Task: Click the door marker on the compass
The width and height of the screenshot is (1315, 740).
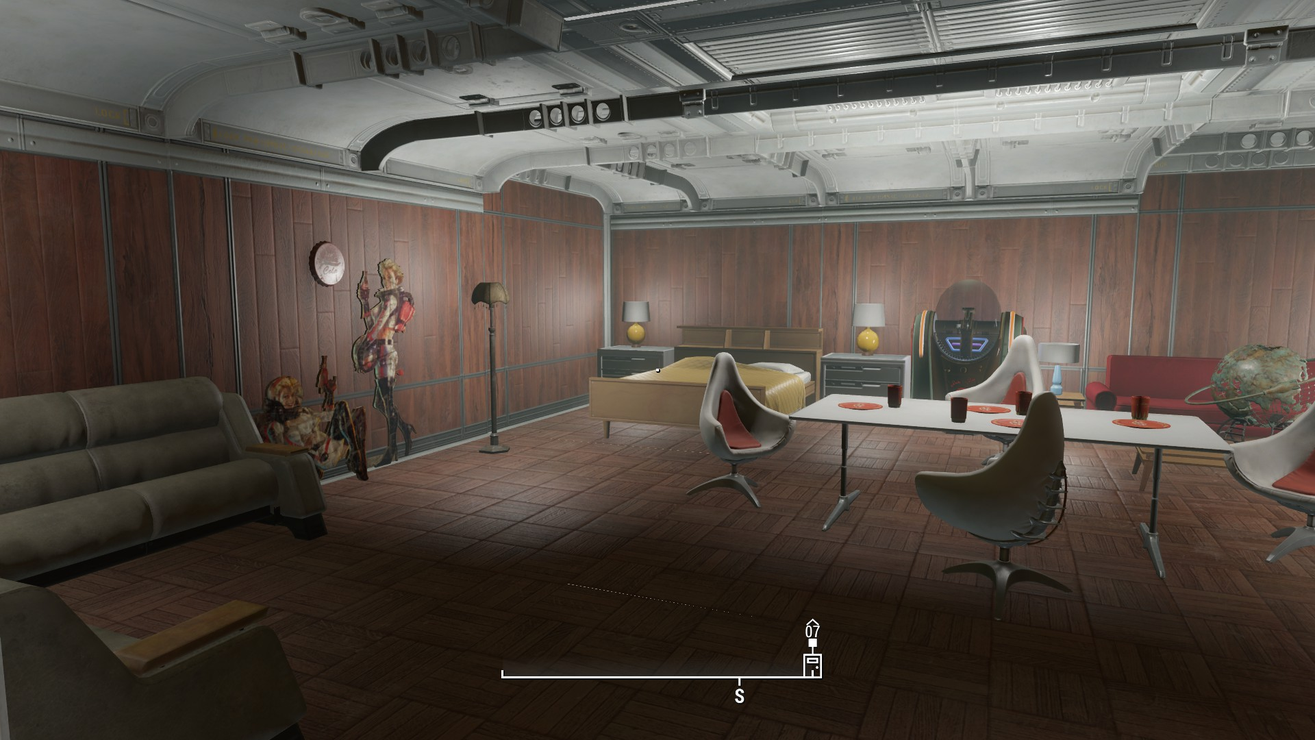Action: tap(812, 665)
